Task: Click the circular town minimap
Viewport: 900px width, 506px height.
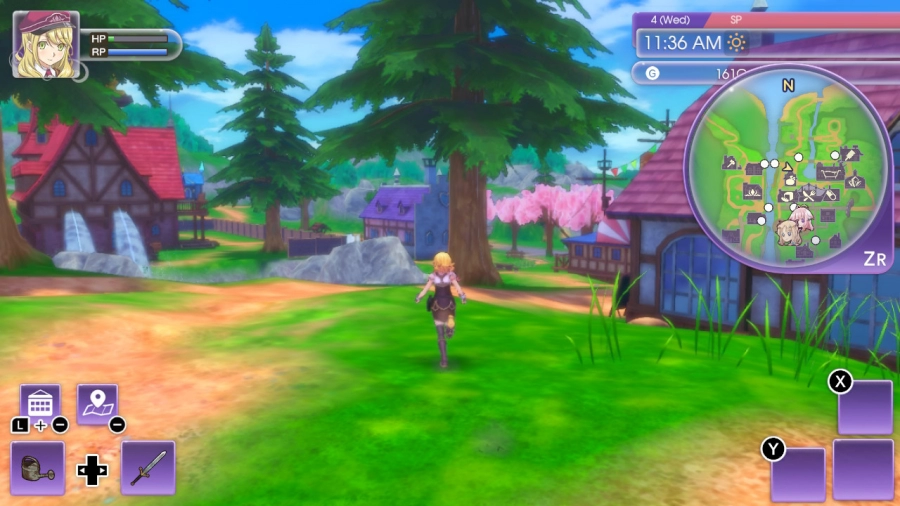Action: tap(788, 170)
